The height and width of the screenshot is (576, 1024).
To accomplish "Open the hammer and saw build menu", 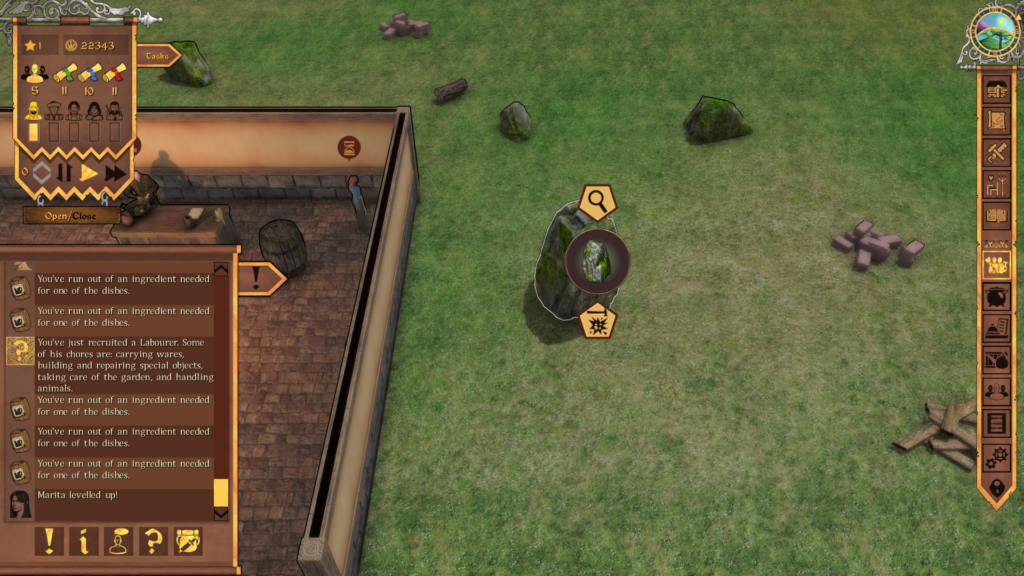I will coord(996,152).
